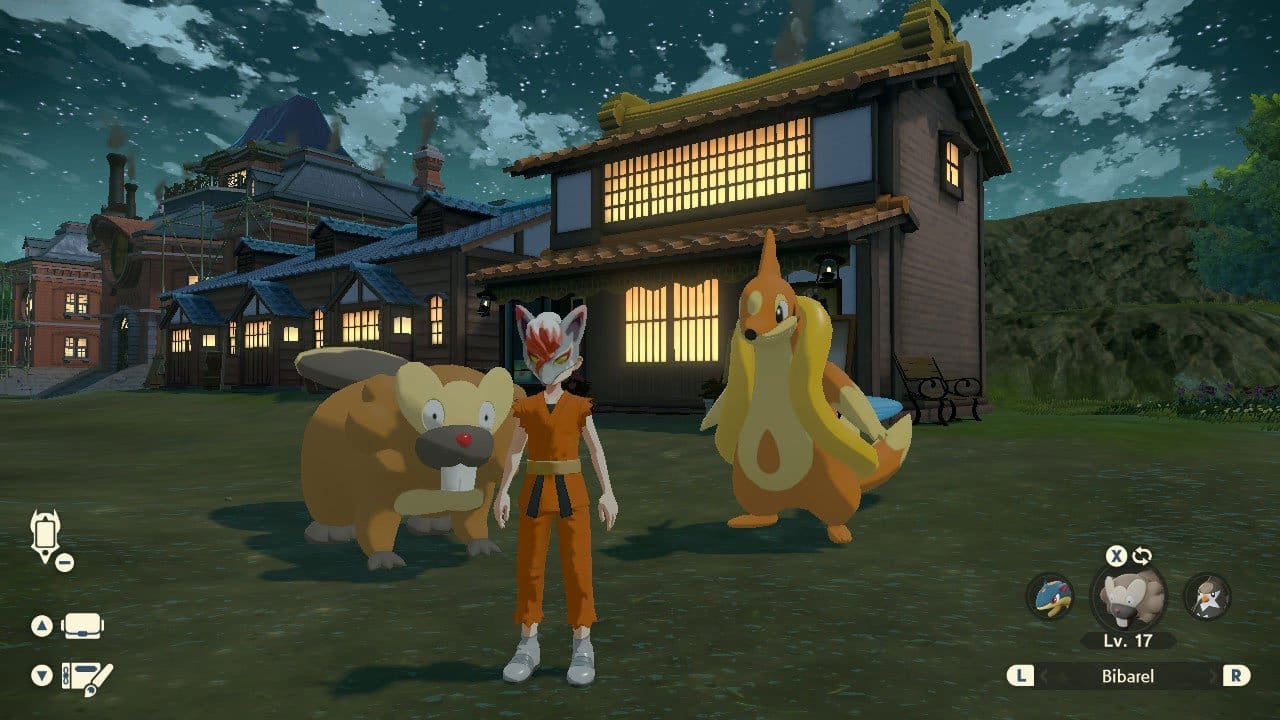The height and width of the screenshot is (720, 1280).
Task: Select the Cyndaquil party portrait
Action: 1050,597
